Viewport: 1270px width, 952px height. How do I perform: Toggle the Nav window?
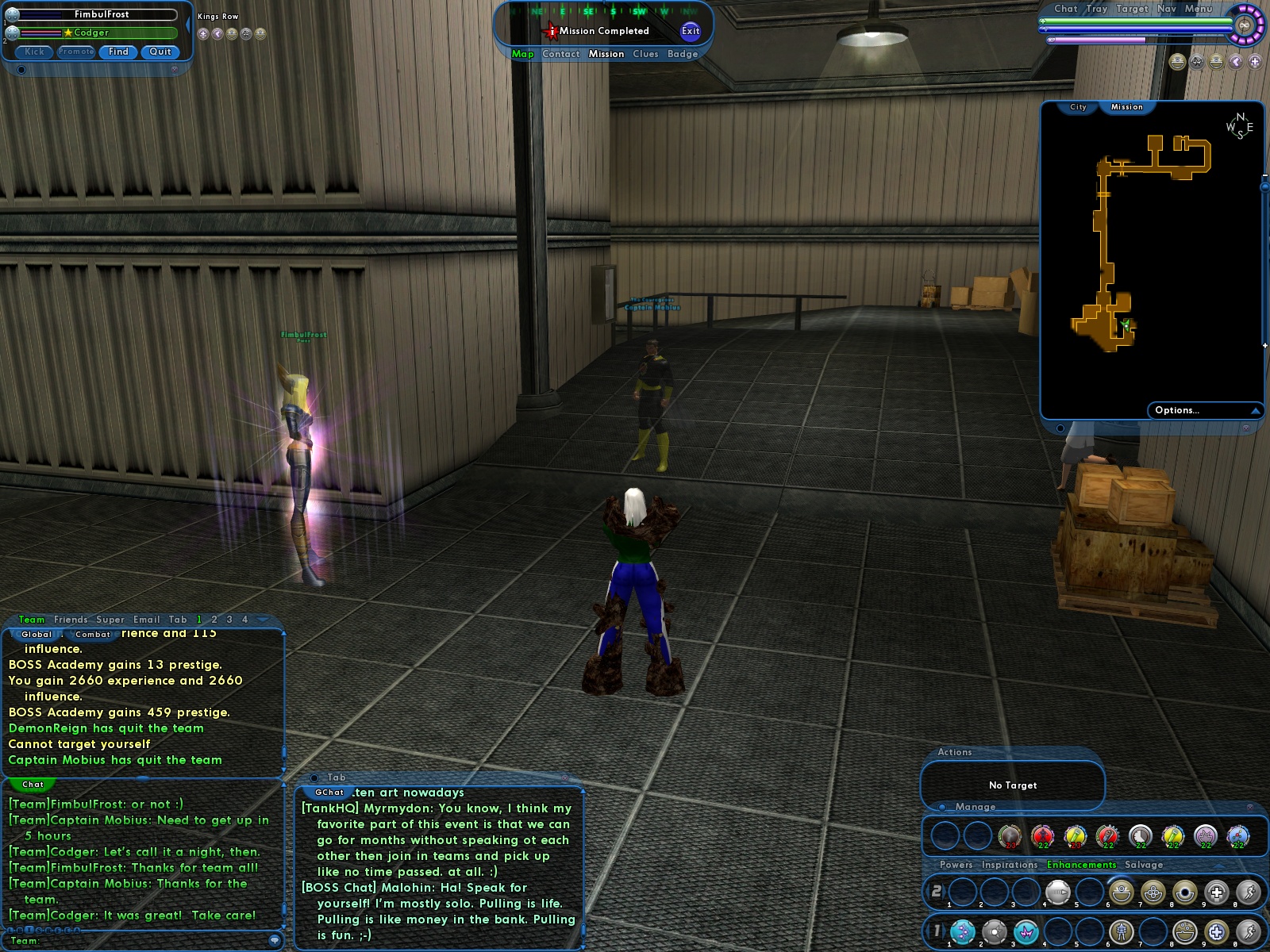pyautogui.click(x=1167, y=9)
